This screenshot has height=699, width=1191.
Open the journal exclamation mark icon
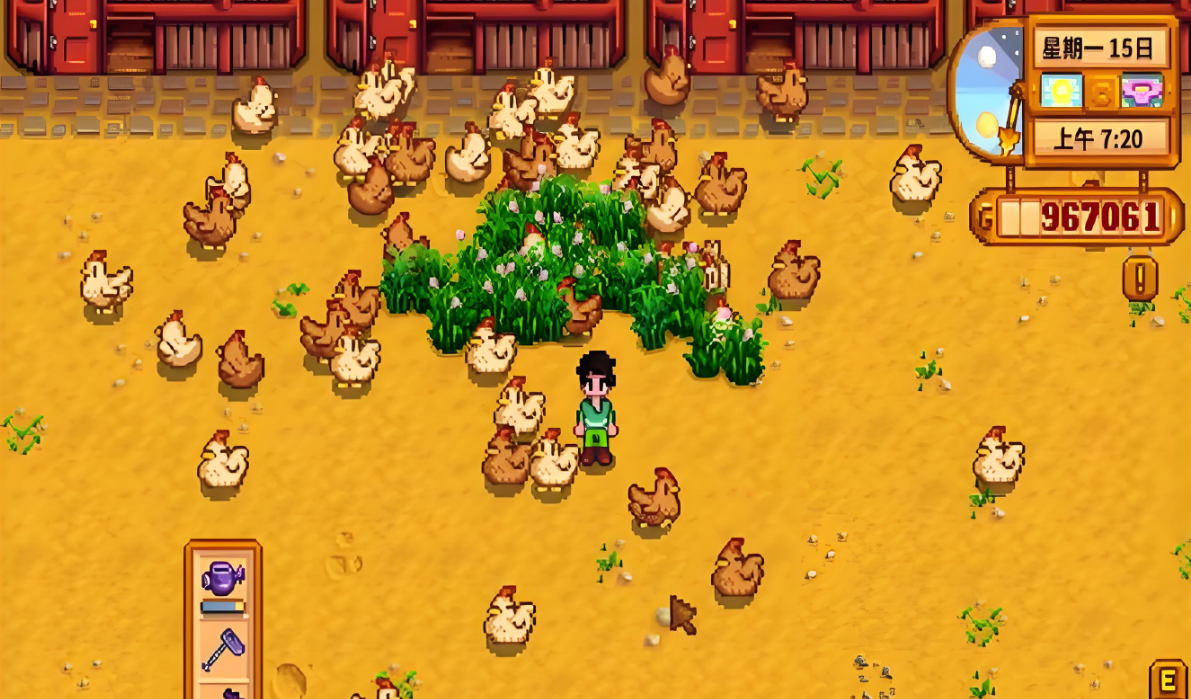coord(1140,278)
